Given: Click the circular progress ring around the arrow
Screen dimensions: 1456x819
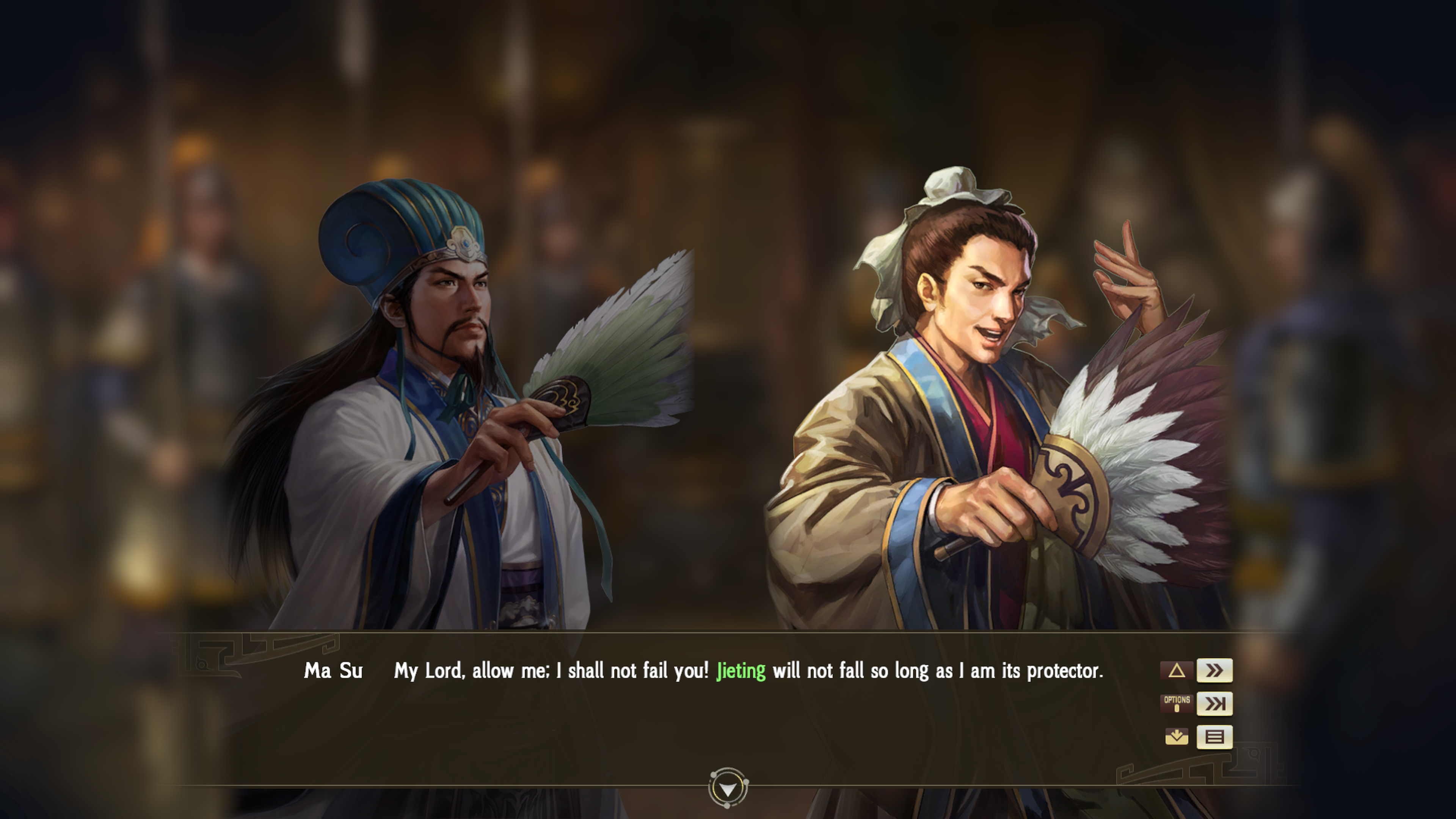Looking at the screenshot, I should click(728, 788).
